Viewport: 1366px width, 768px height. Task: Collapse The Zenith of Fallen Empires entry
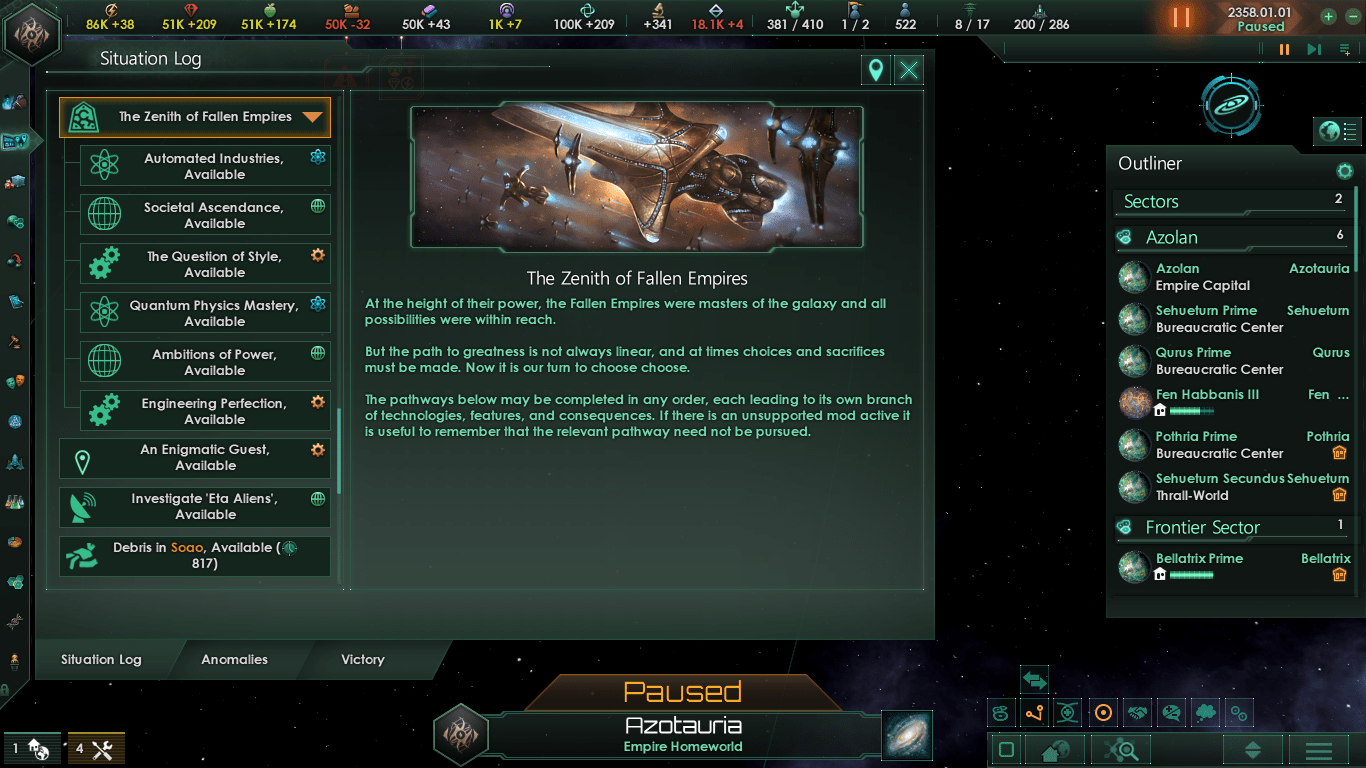tap(313, 117)
